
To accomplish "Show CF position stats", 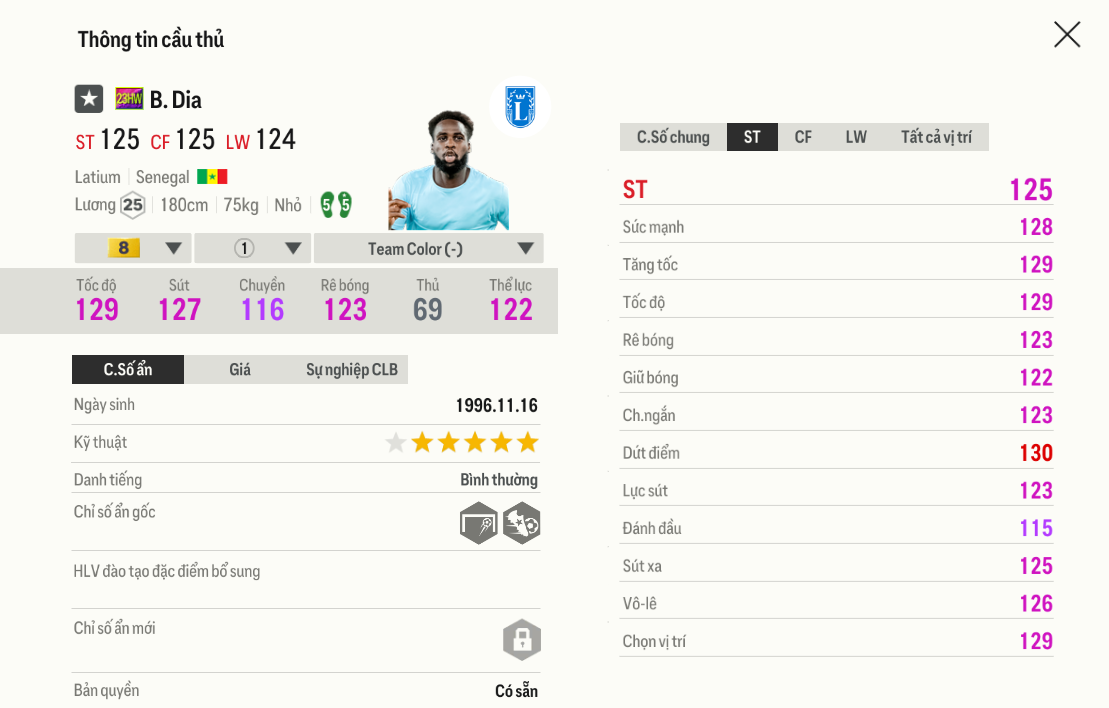I will [x=803, y=137].
